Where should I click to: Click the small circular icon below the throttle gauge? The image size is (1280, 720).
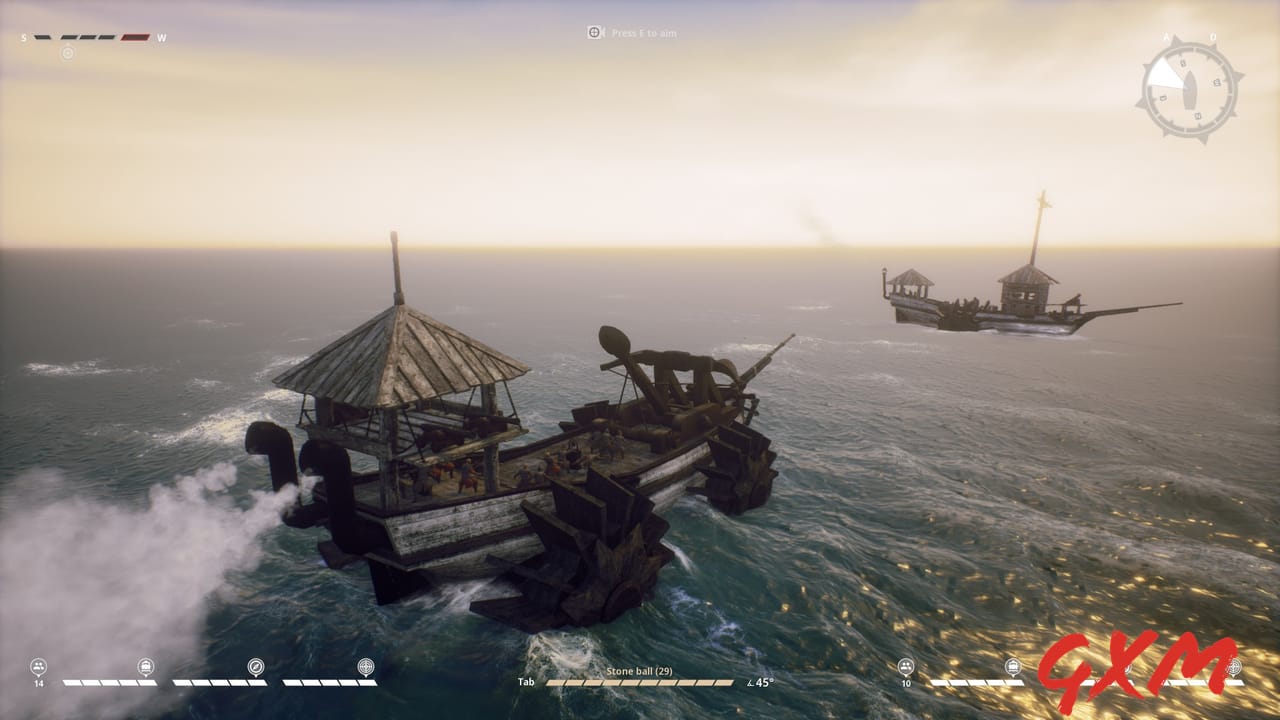68,53
